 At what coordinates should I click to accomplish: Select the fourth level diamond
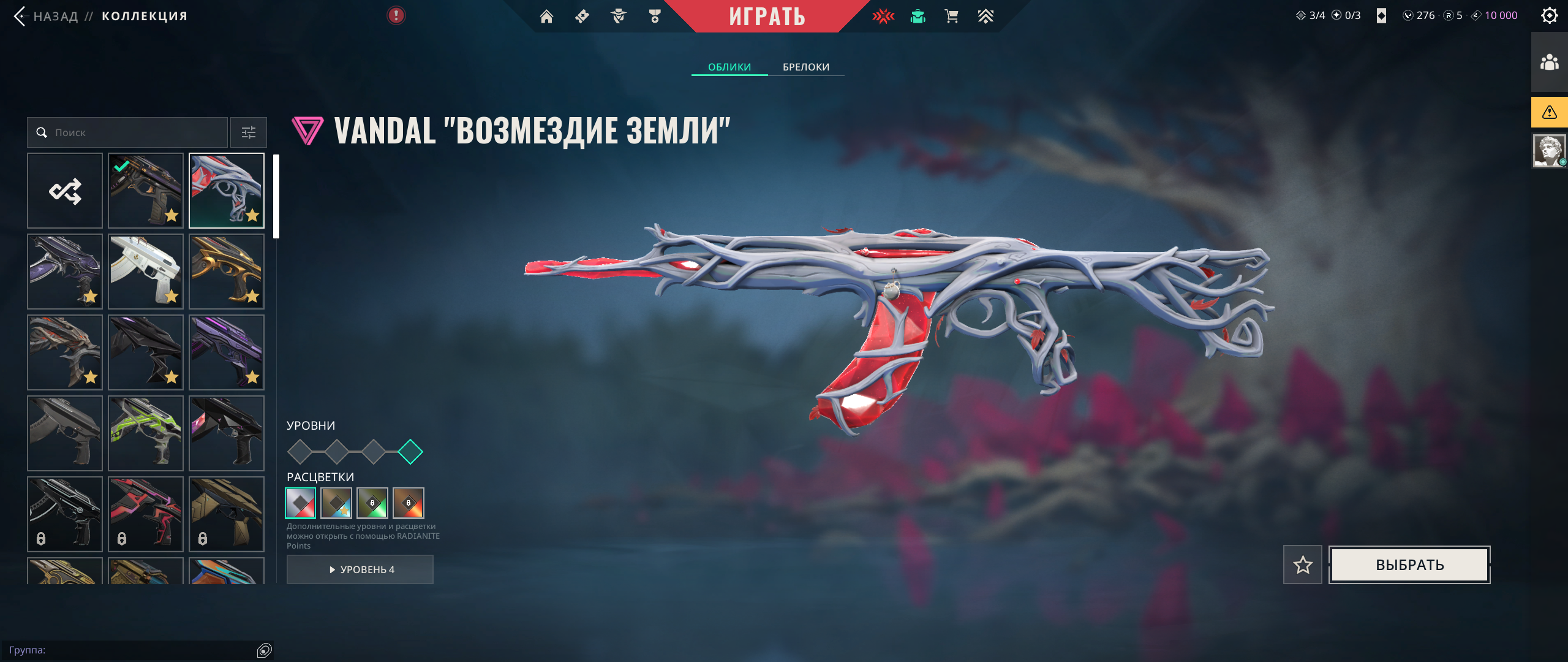point(410,452)
